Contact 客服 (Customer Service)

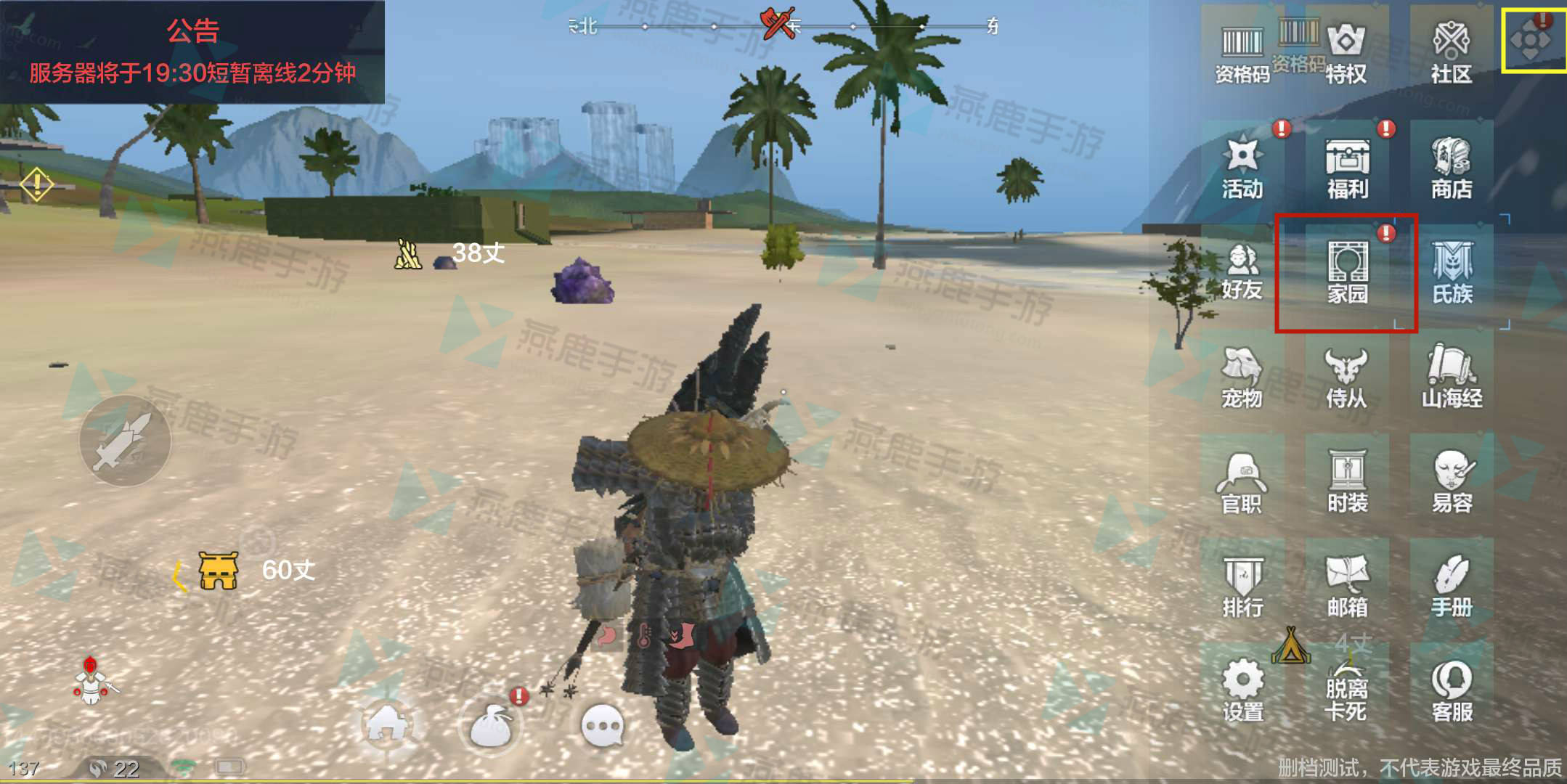click(x=1452, y=690)
